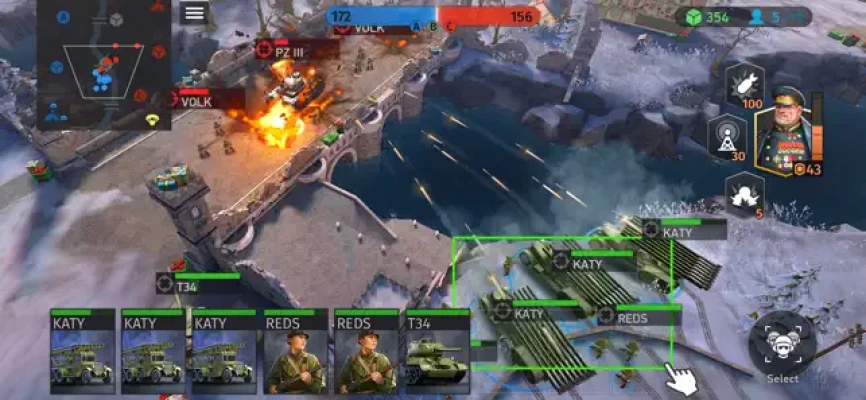
Task: Trigger the explosion ability costing 5
Action: click(745, 192)
